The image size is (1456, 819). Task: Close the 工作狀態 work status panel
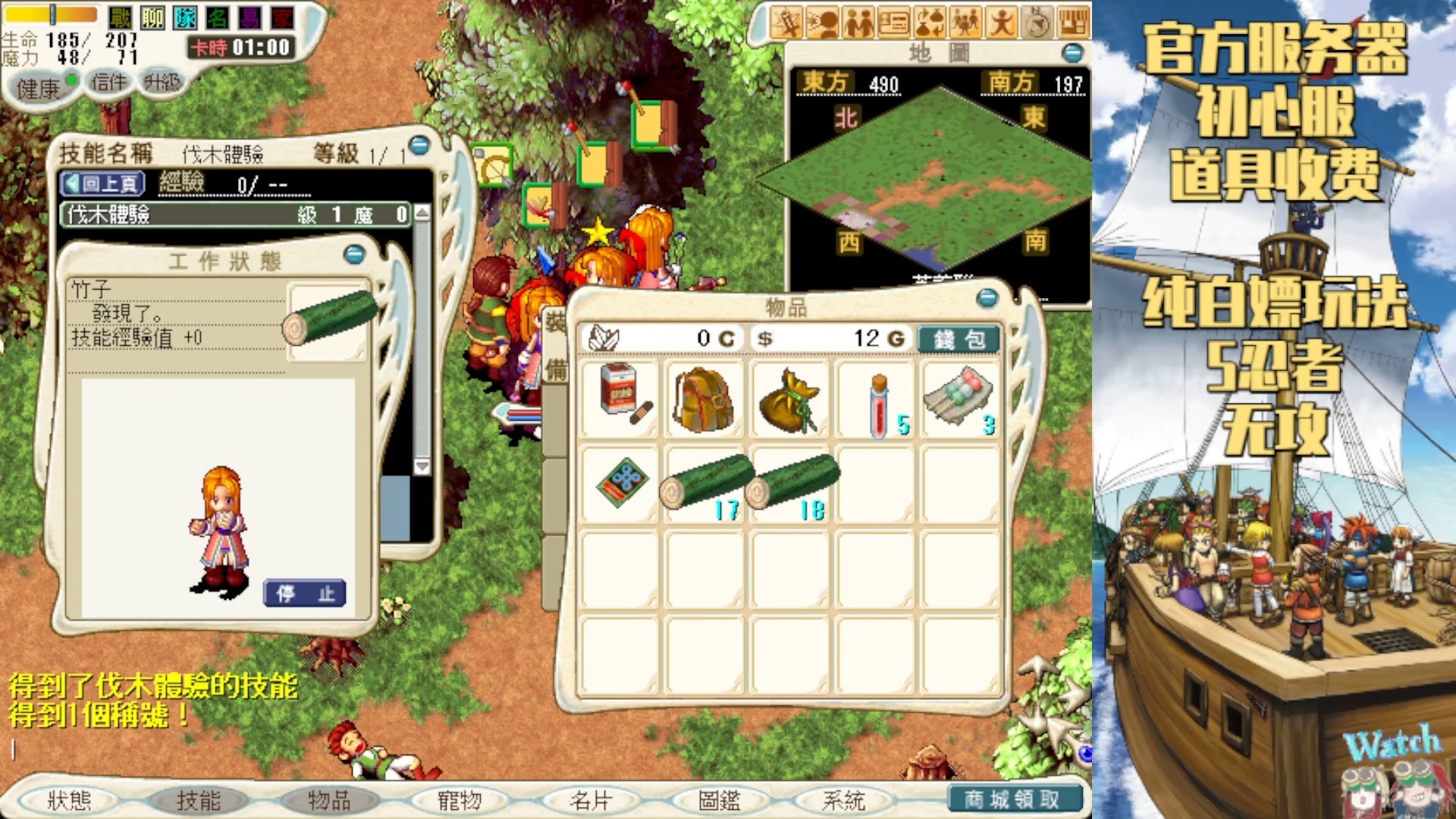point(354,254)
